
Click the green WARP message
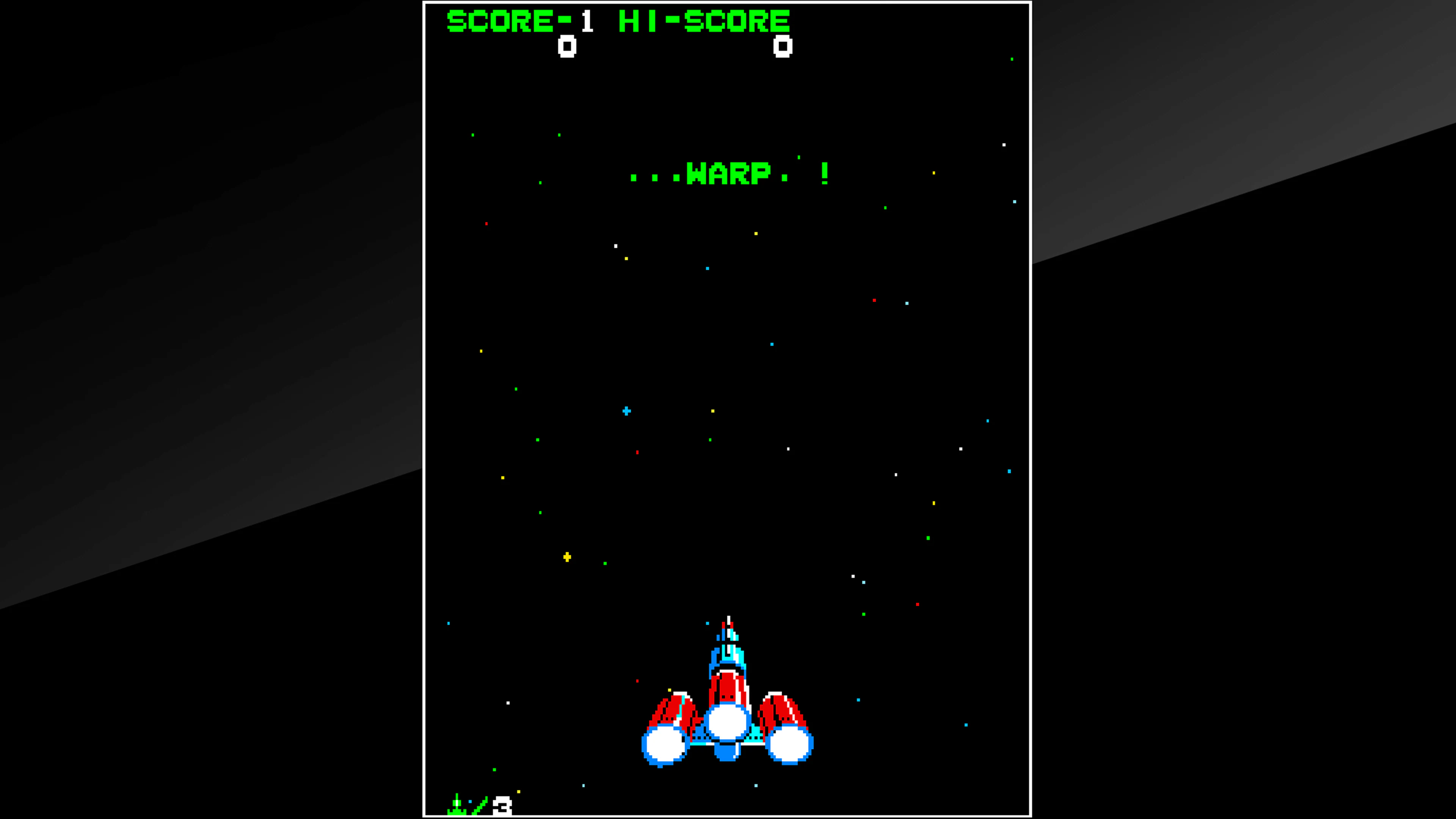[729, 174]
